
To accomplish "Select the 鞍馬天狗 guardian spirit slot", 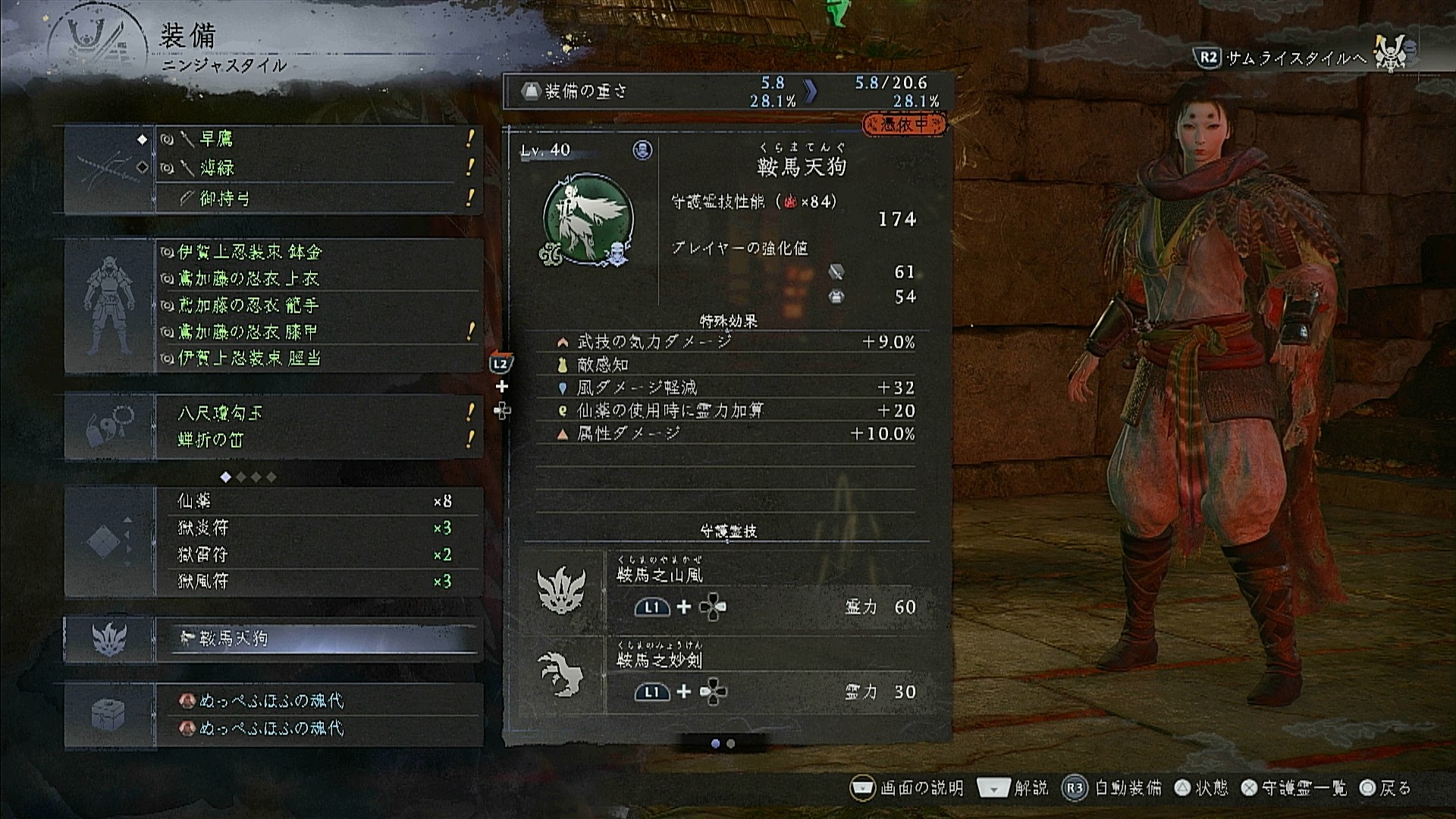I will tap(318, 639).
